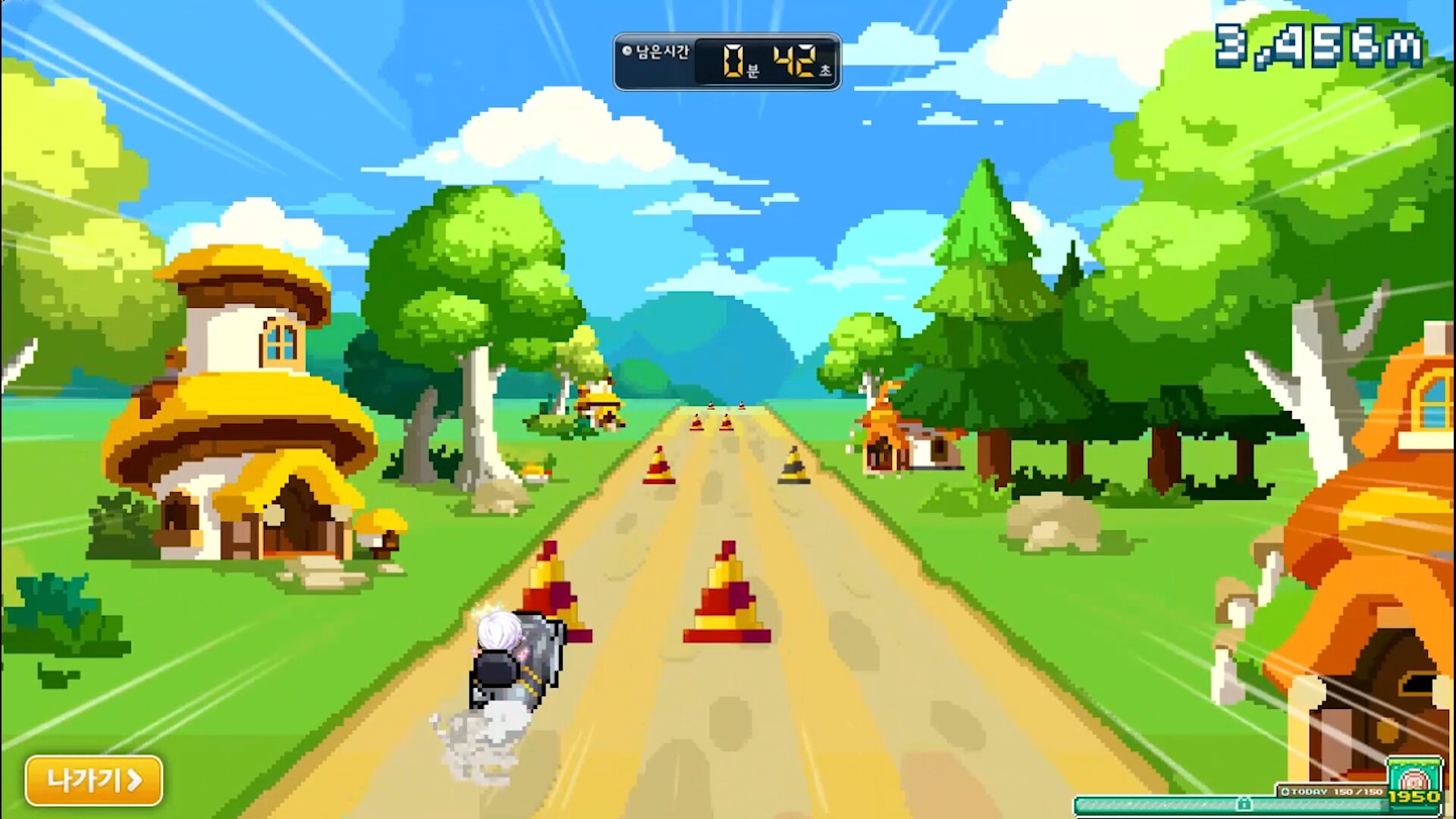The width and height of the screenshot is (1456, 819).
Task: Click the orange 나가기 exit button
Action: click(94, 780)
